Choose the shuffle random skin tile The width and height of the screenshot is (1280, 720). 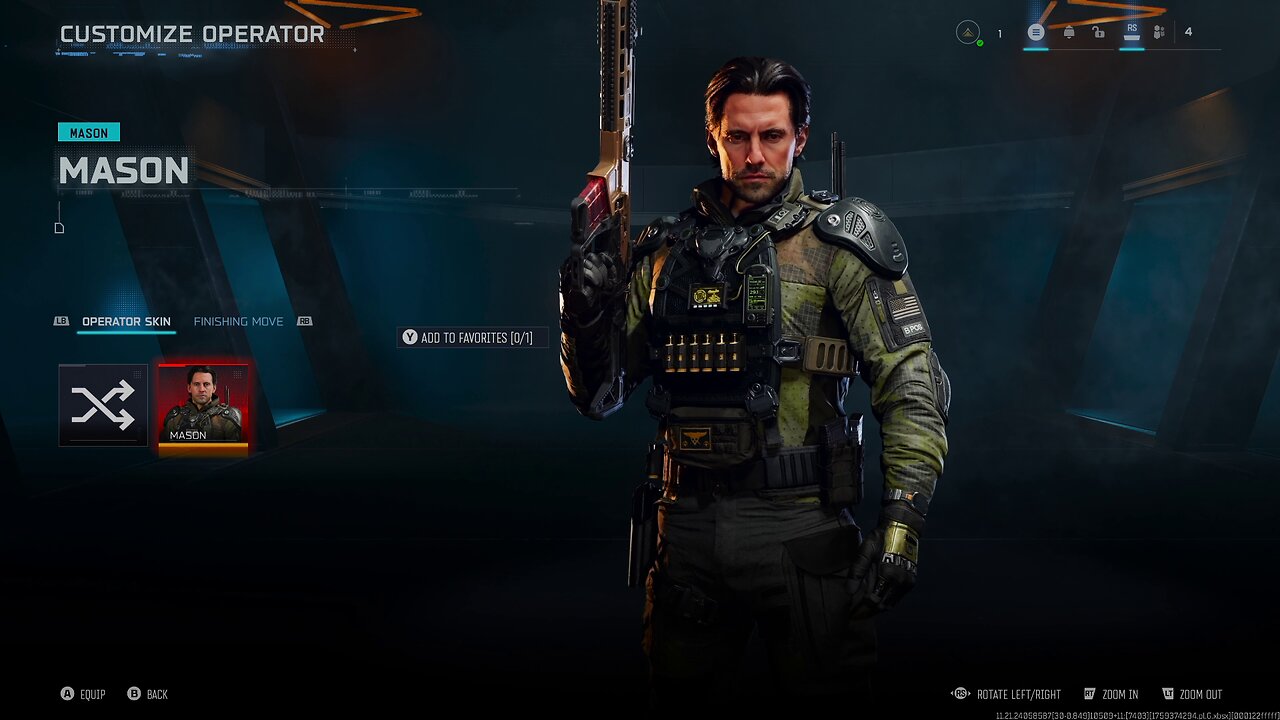tap(103, 405)
